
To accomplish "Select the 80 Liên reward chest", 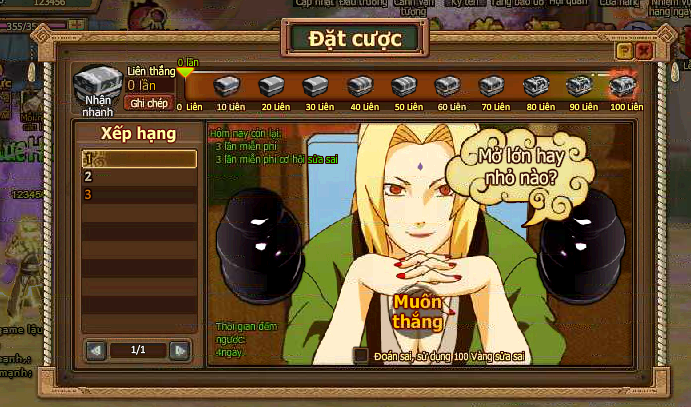I will point(536,86).
